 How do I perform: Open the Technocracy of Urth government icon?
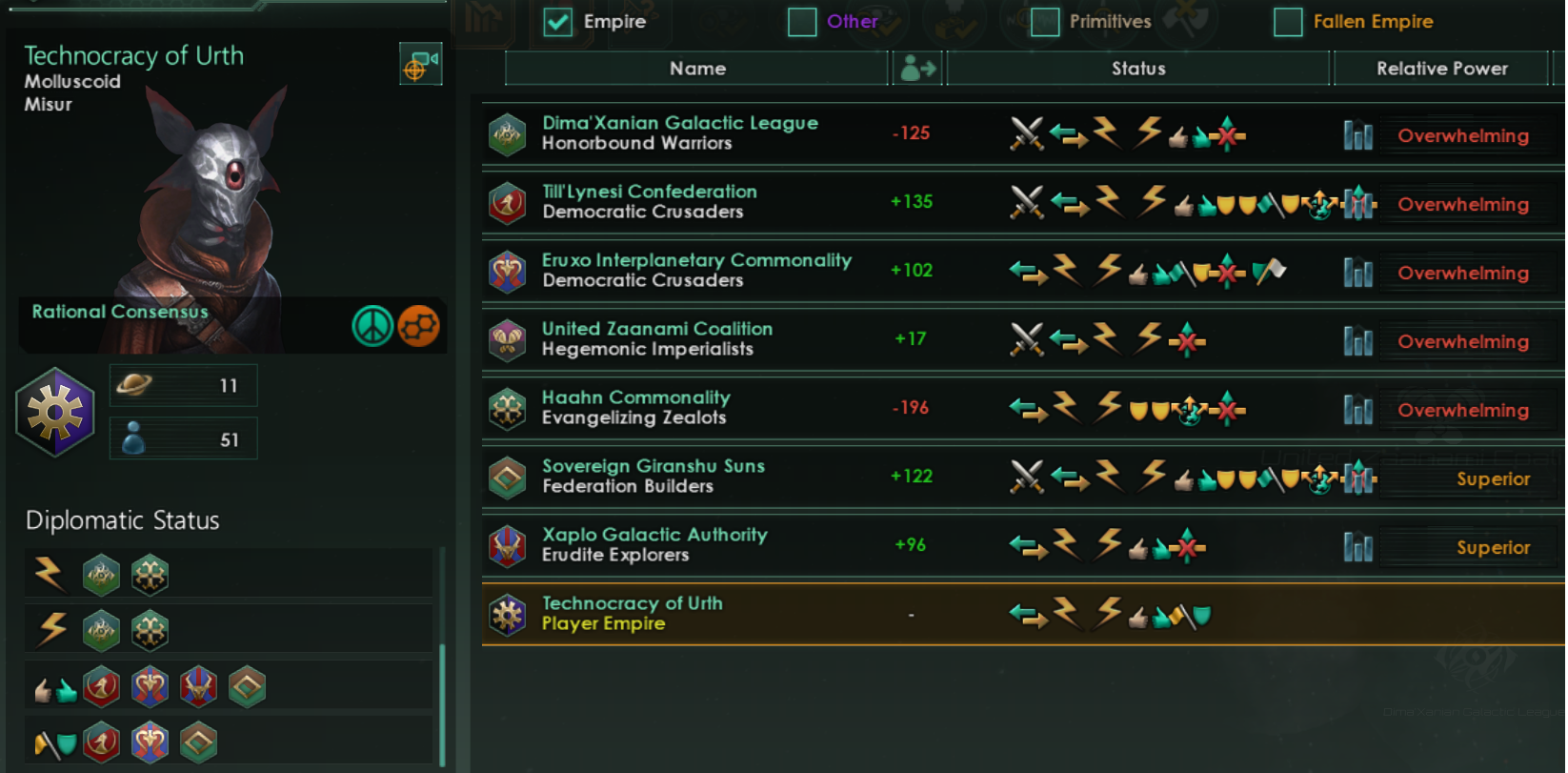coord(54,413)
